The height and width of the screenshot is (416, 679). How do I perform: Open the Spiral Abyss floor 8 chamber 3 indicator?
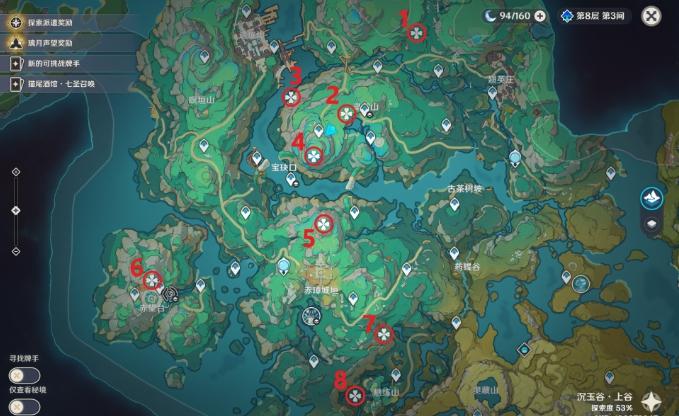tap(592, 16)
